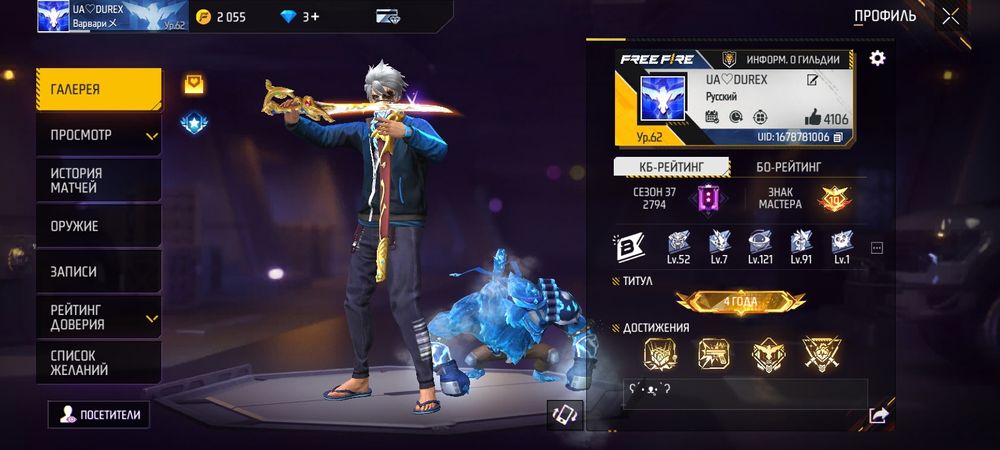Screen dimensions: 1000x450
Task: Close the profile with the X button
Action: 950,16
